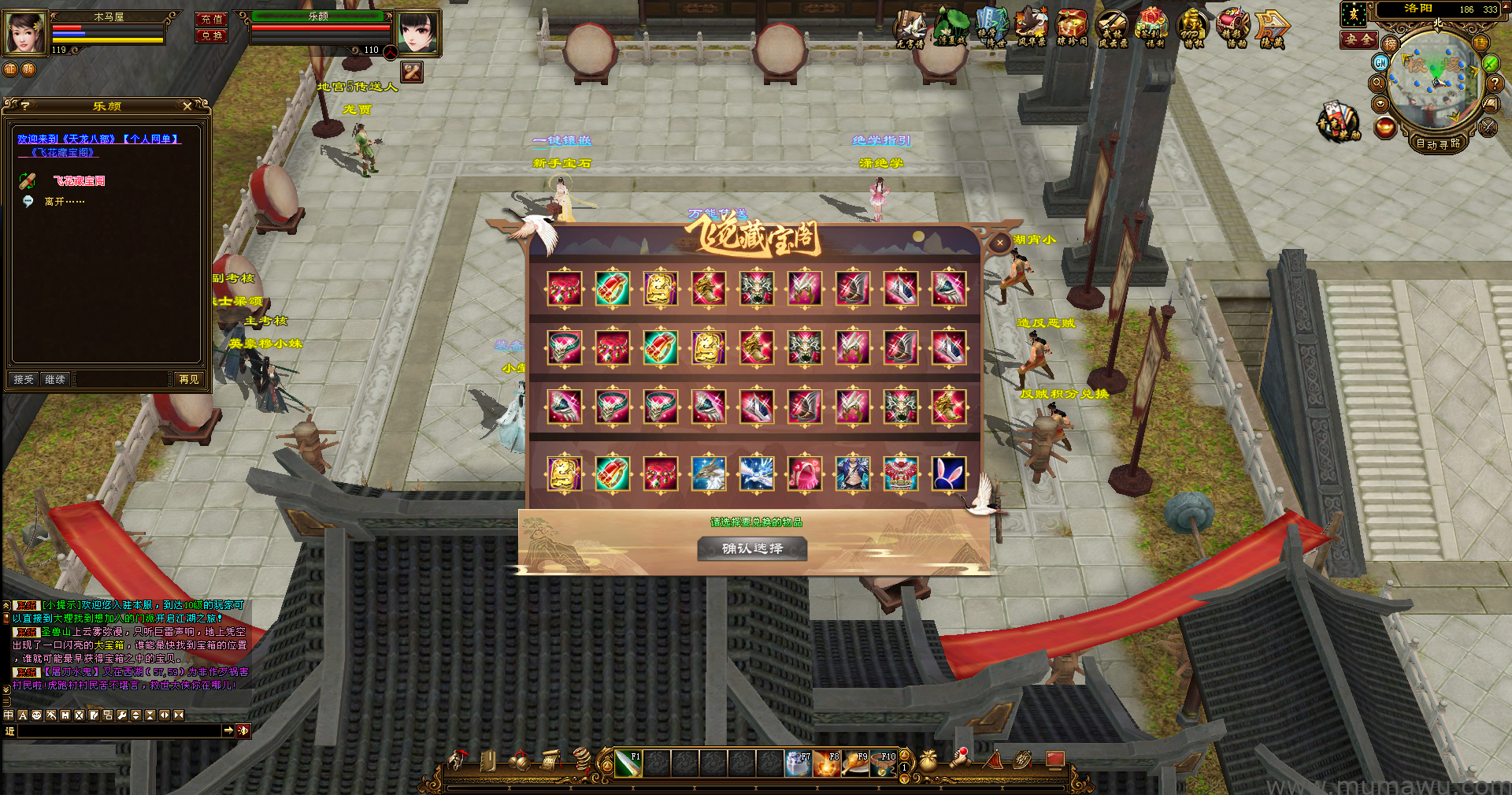
Task: Activate the 自动寻路 auto-pathfinding button
Action: click(x=1438, y=143)
